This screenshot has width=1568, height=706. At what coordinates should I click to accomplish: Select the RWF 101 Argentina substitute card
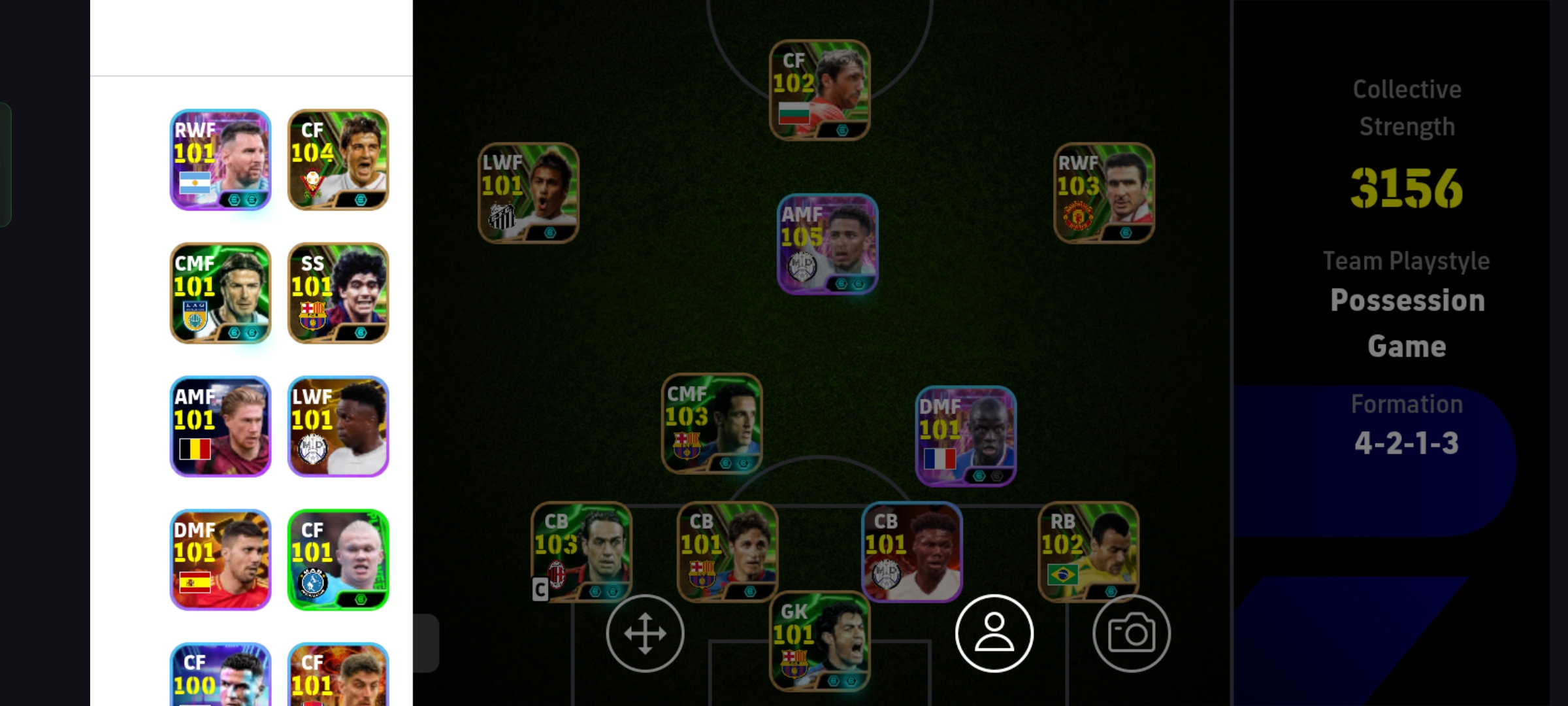click(220, 160)
